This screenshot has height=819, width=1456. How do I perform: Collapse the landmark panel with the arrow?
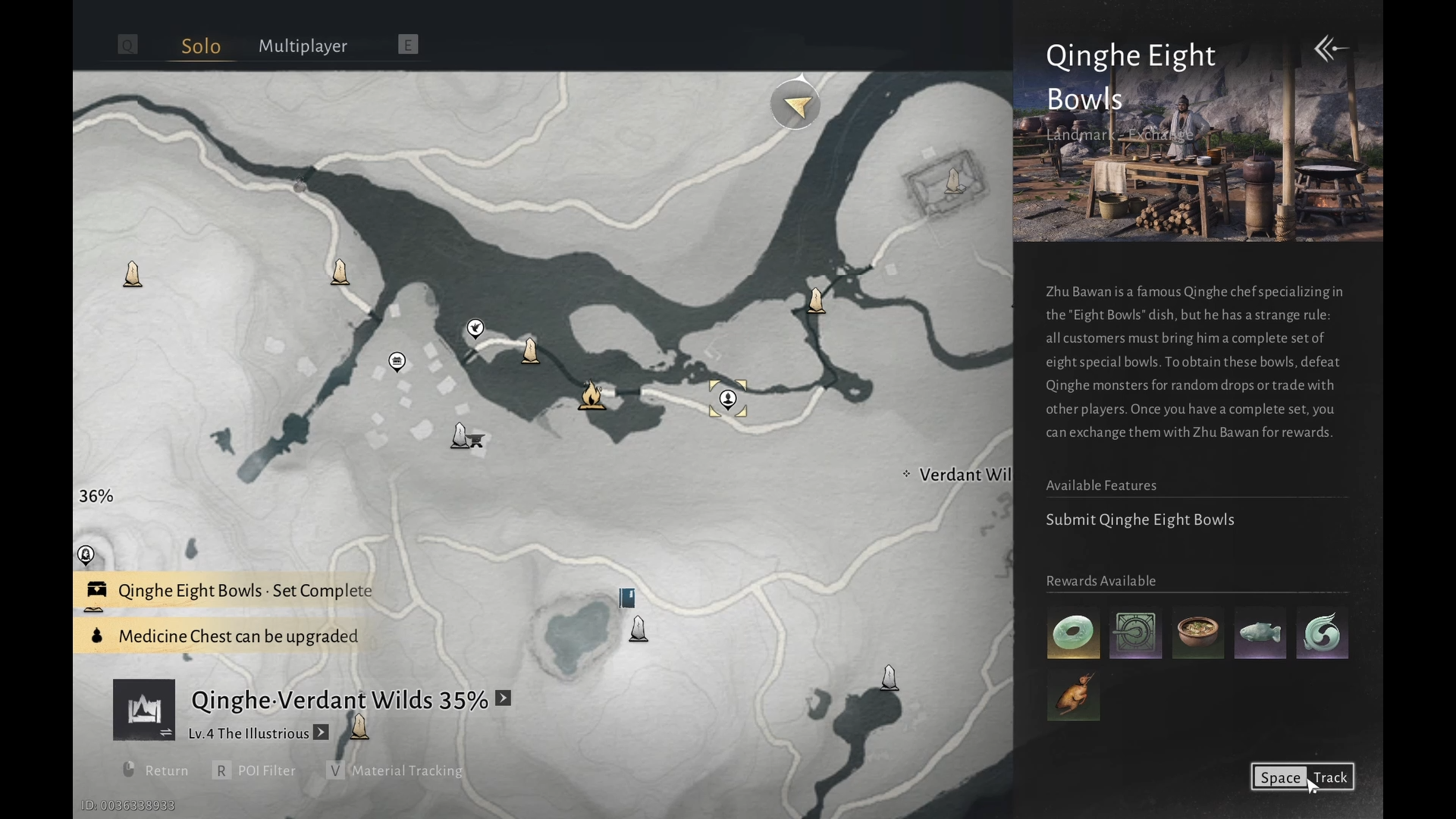(x=1331, y=49)
